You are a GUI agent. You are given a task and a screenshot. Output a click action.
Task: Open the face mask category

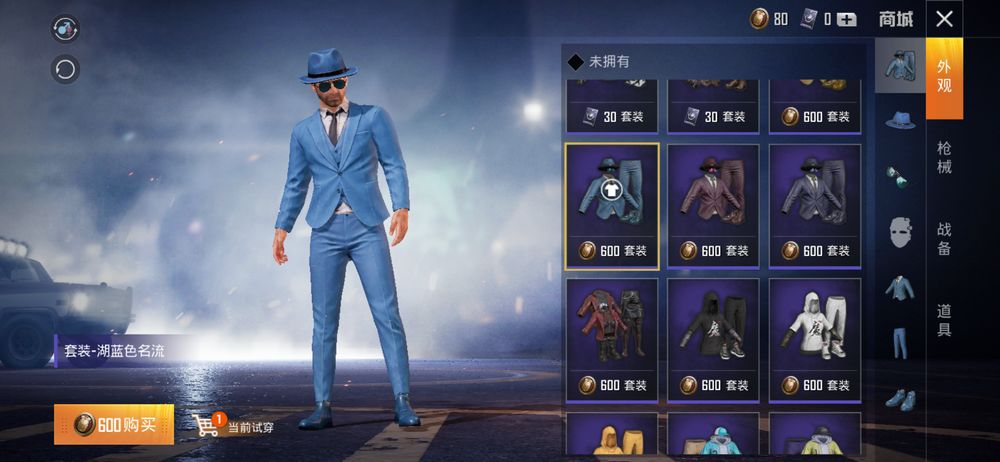pyautogui.click(x=900, y=232)
